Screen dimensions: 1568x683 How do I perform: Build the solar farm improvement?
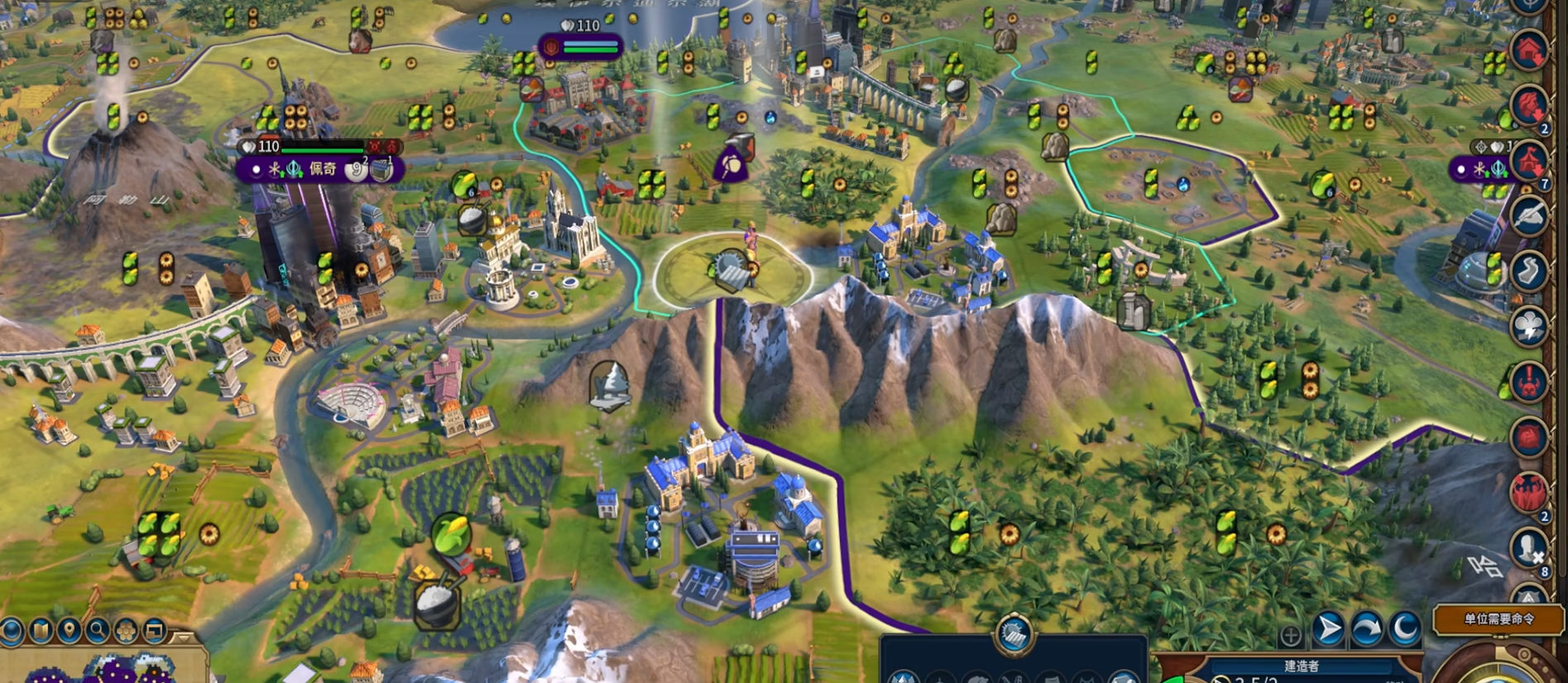click(x=1014, y=635)
